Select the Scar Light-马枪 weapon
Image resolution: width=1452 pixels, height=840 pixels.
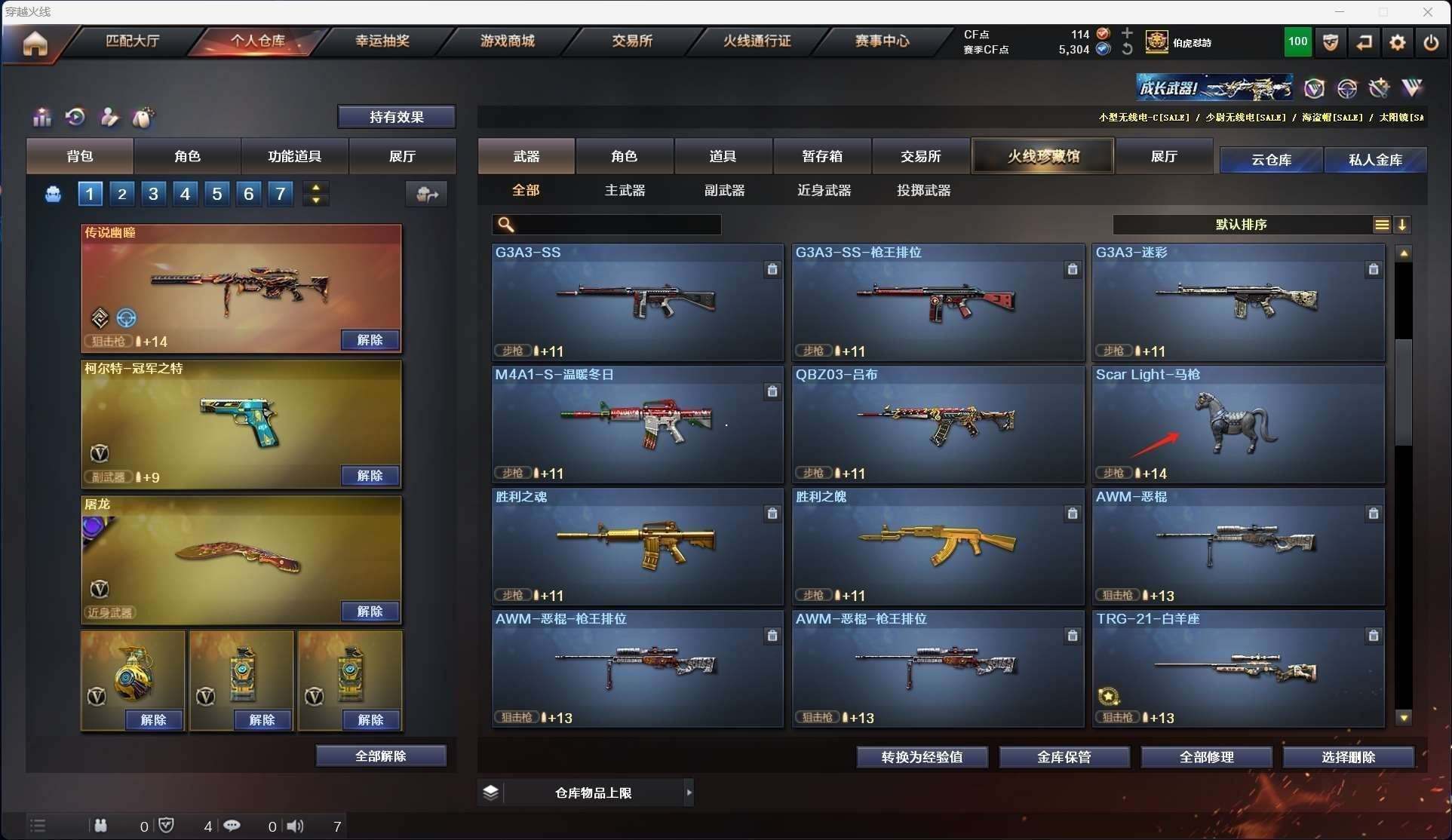tap(1238, 424)
